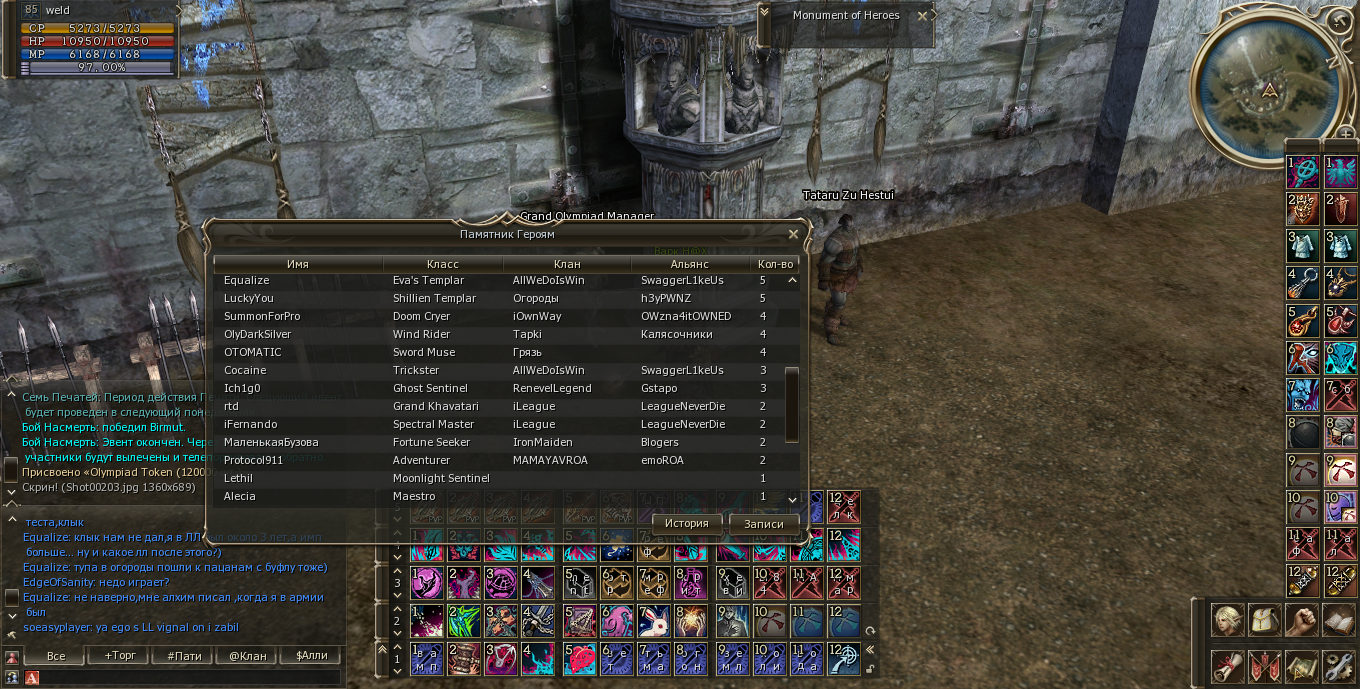The height and width of the screenshot is (689, 1360).
Task: Close the Памятник Героям window
Action: (793, 234)
